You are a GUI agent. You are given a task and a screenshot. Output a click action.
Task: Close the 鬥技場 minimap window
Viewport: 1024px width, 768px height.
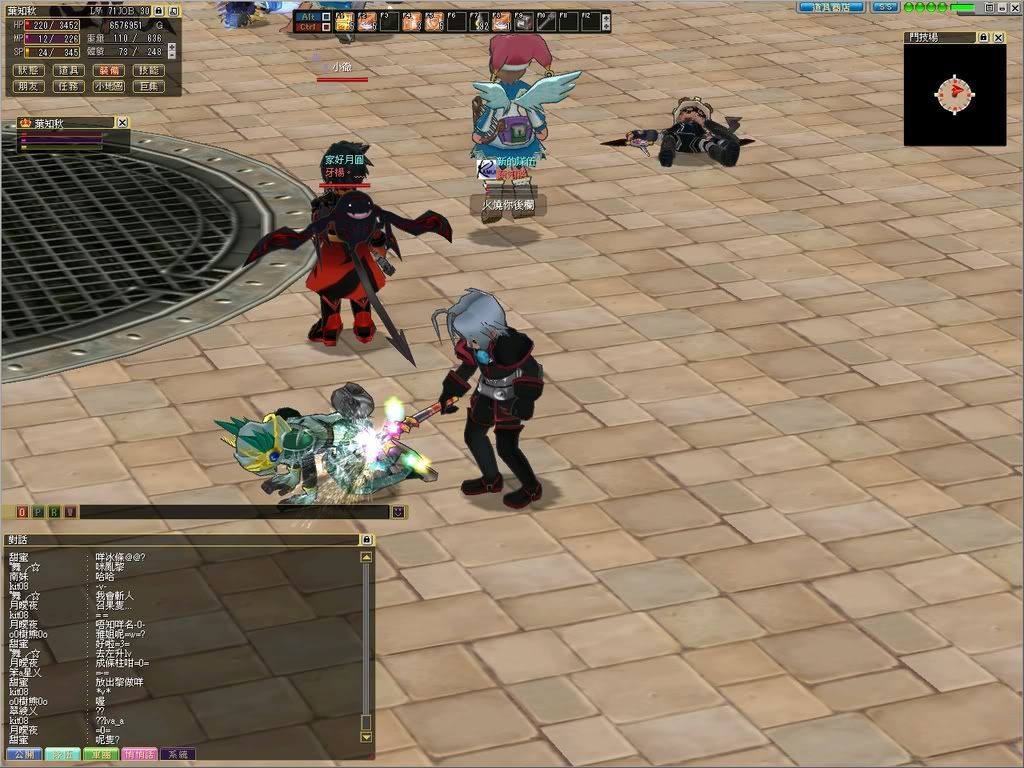click(998, 37)
